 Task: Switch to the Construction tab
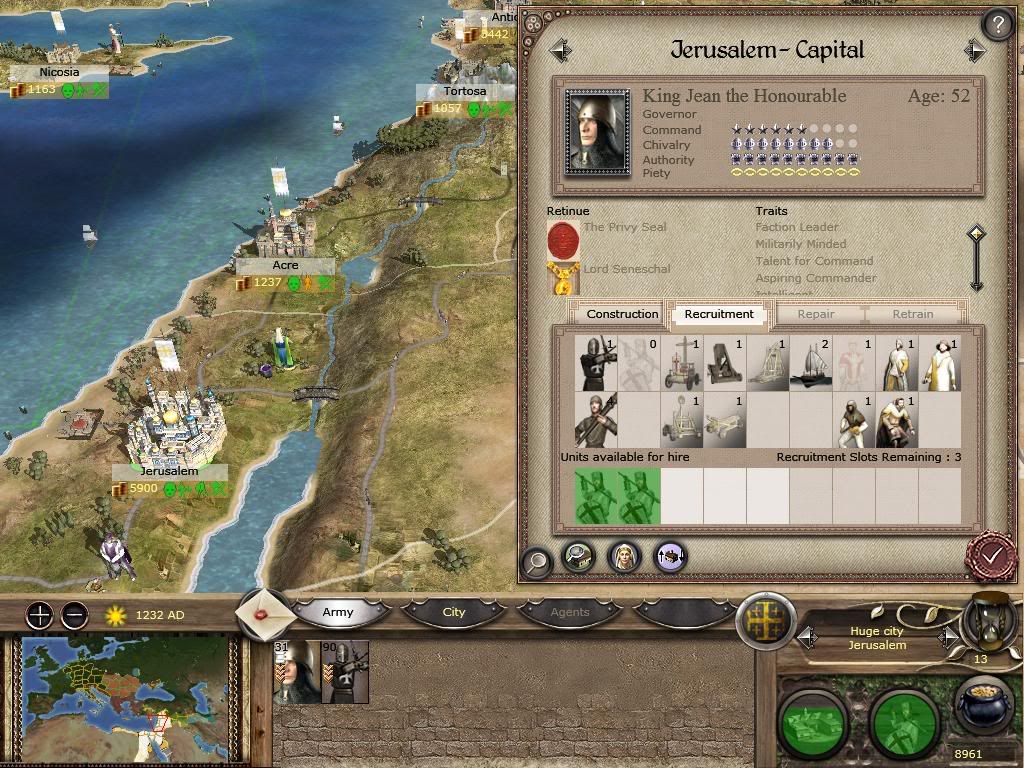(x=622, y=314)
